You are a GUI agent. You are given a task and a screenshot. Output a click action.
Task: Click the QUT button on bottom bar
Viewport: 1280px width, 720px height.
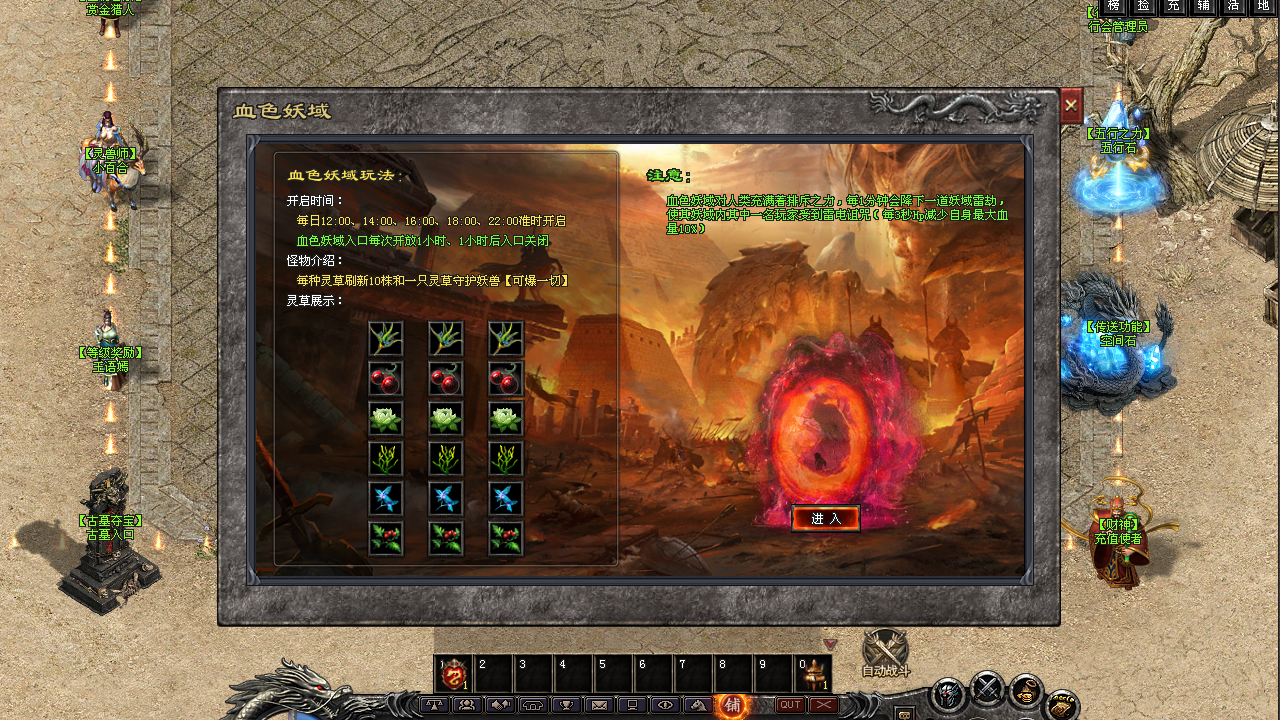[790, 705]
